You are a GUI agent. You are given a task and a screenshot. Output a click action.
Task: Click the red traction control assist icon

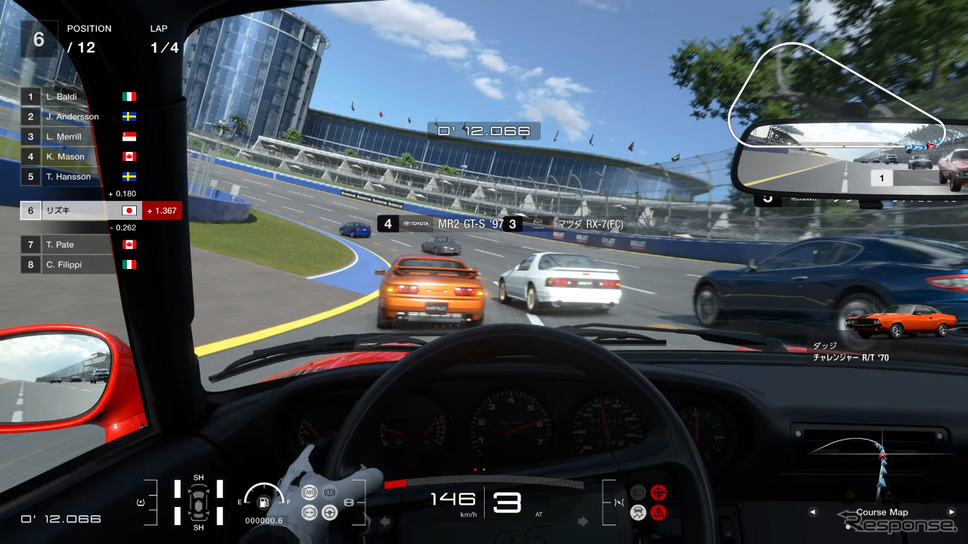pos(659,492)
